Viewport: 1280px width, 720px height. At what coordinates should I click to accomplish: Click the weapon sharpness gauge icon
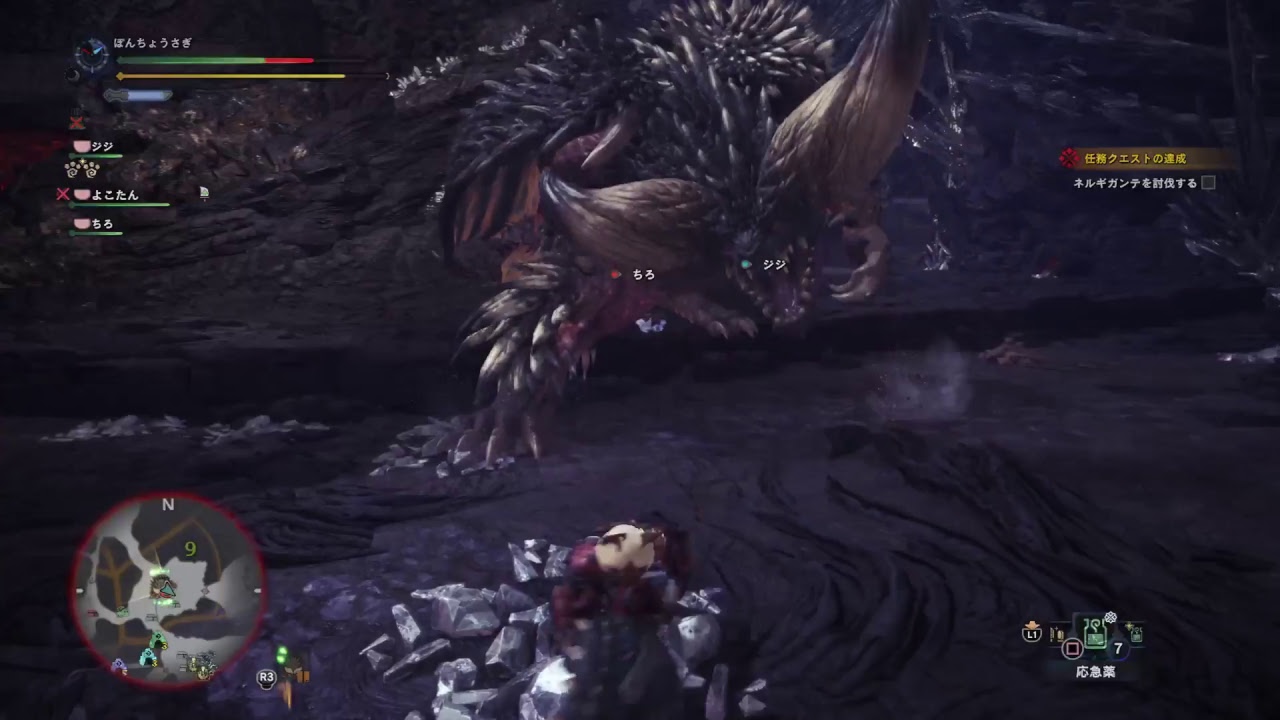(140, 94)
